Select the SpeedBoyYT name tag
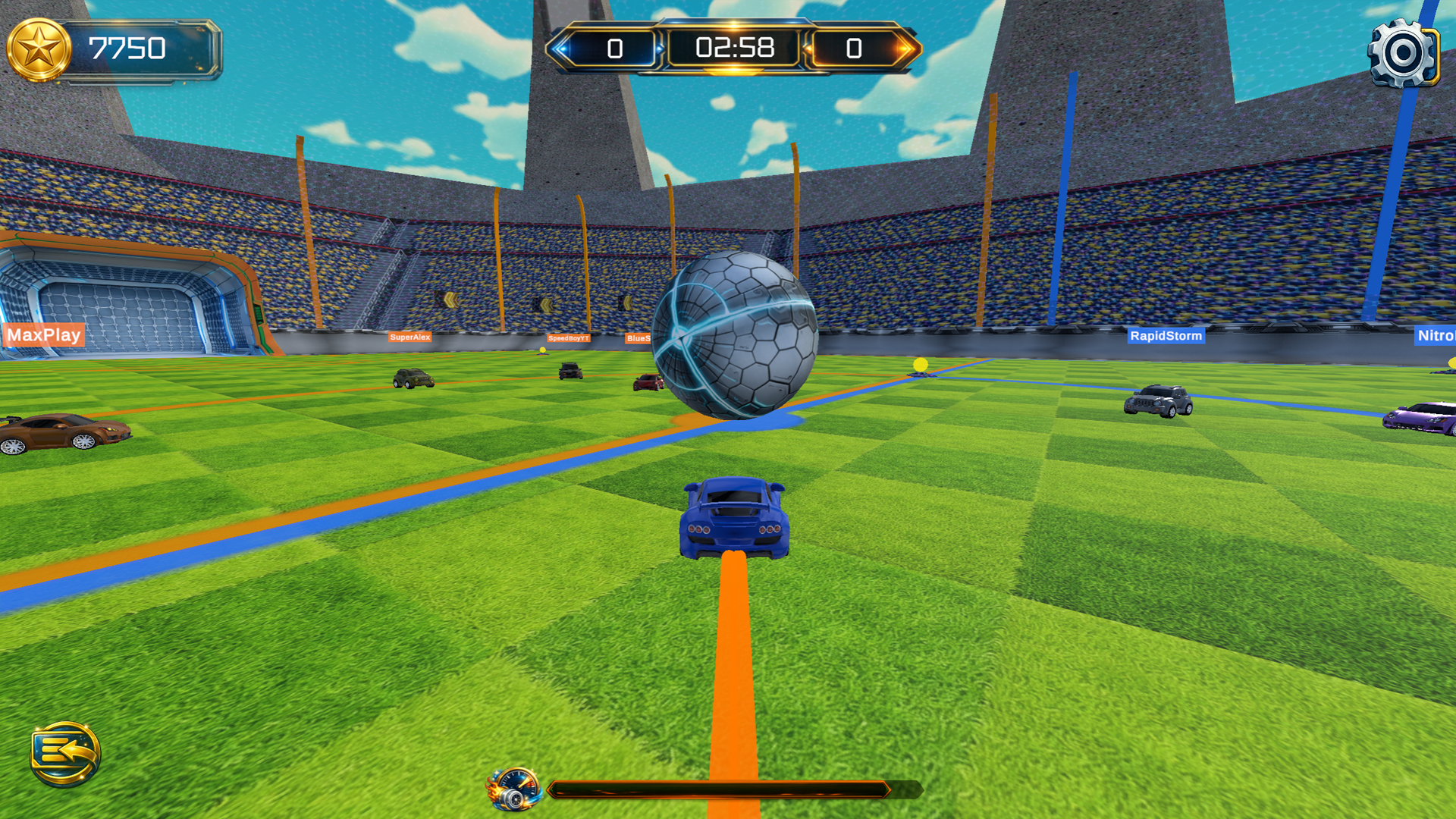This screenshot has height=819, width=1456. click(568, 338)
